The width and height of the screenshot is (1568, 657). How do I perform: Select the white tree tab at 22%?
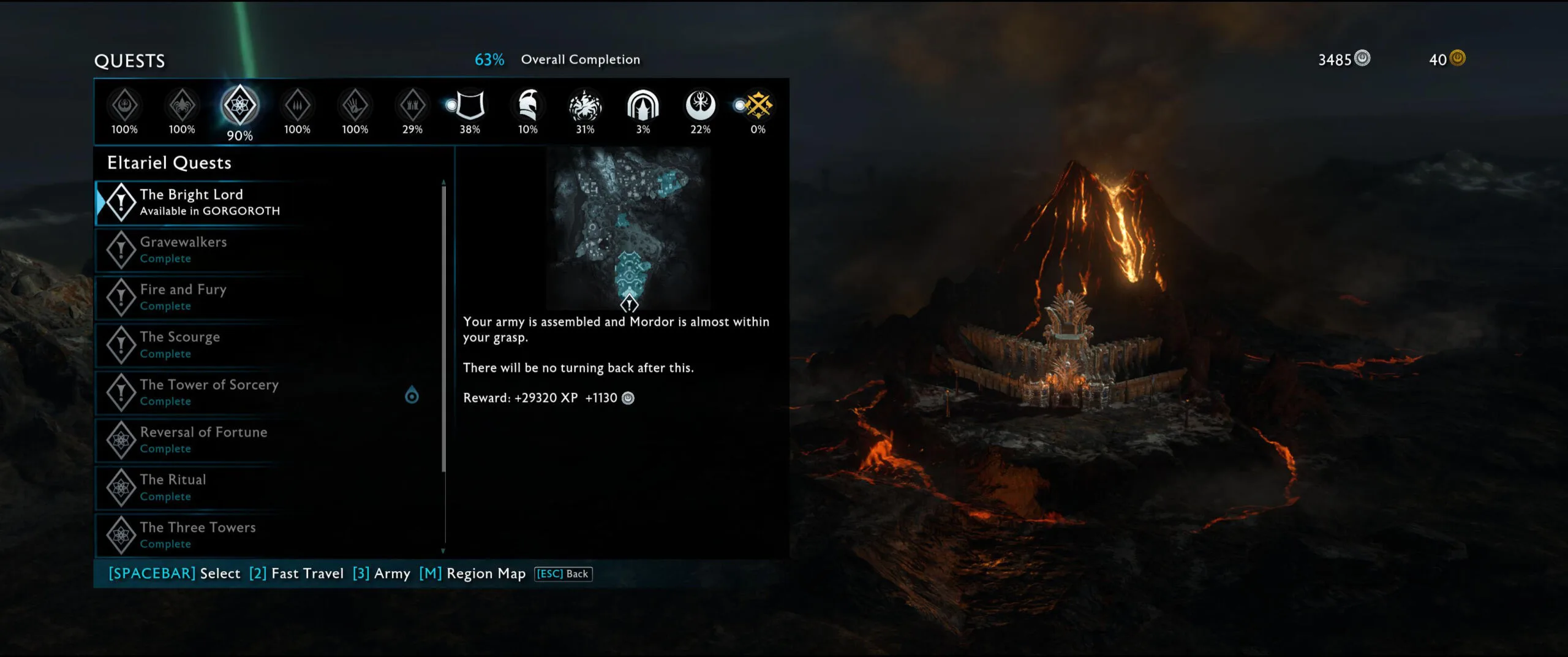(700, 107)
